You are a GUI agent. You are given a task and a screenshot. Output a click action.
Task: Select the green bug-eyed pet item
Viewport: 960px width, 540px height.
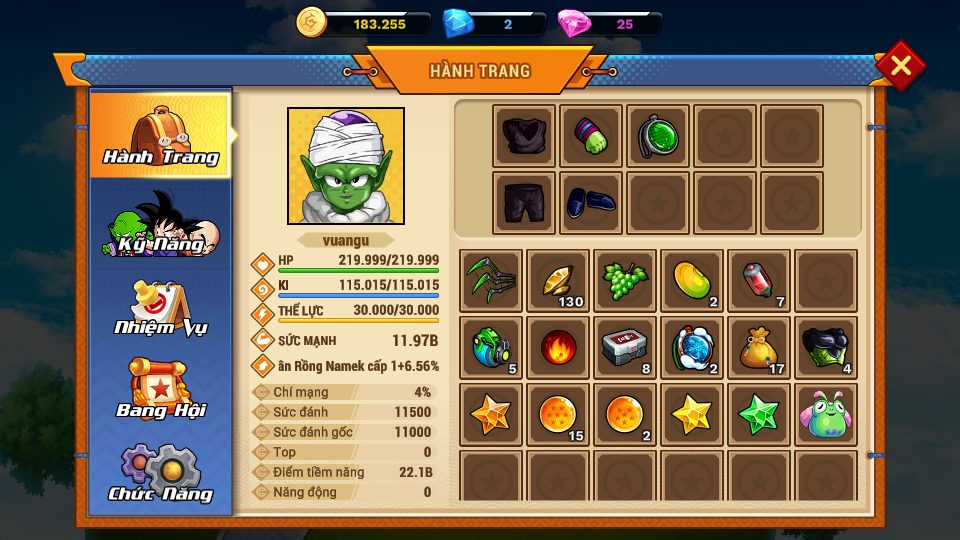(826, 414)
